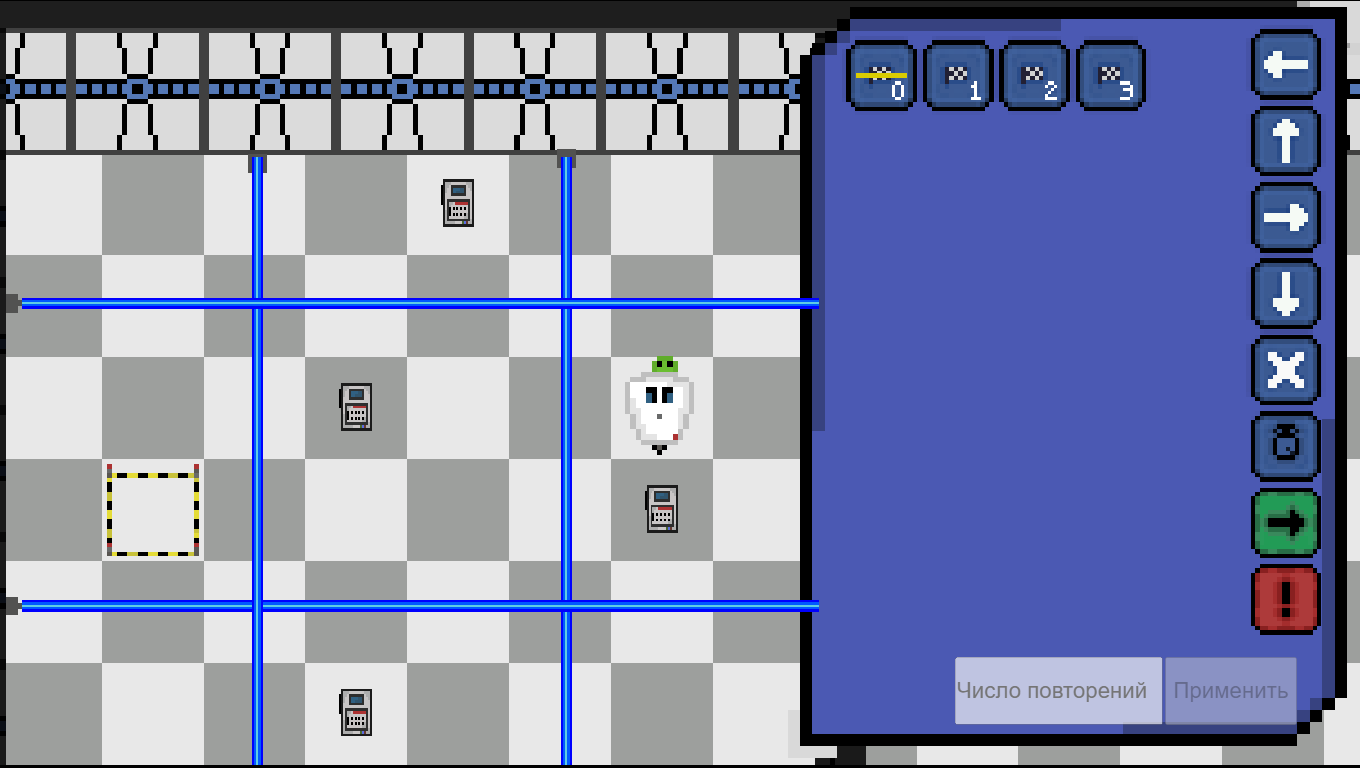Select the move up command arrow
Screen dimensions: 1360x768
click(x=1285, y=140)
